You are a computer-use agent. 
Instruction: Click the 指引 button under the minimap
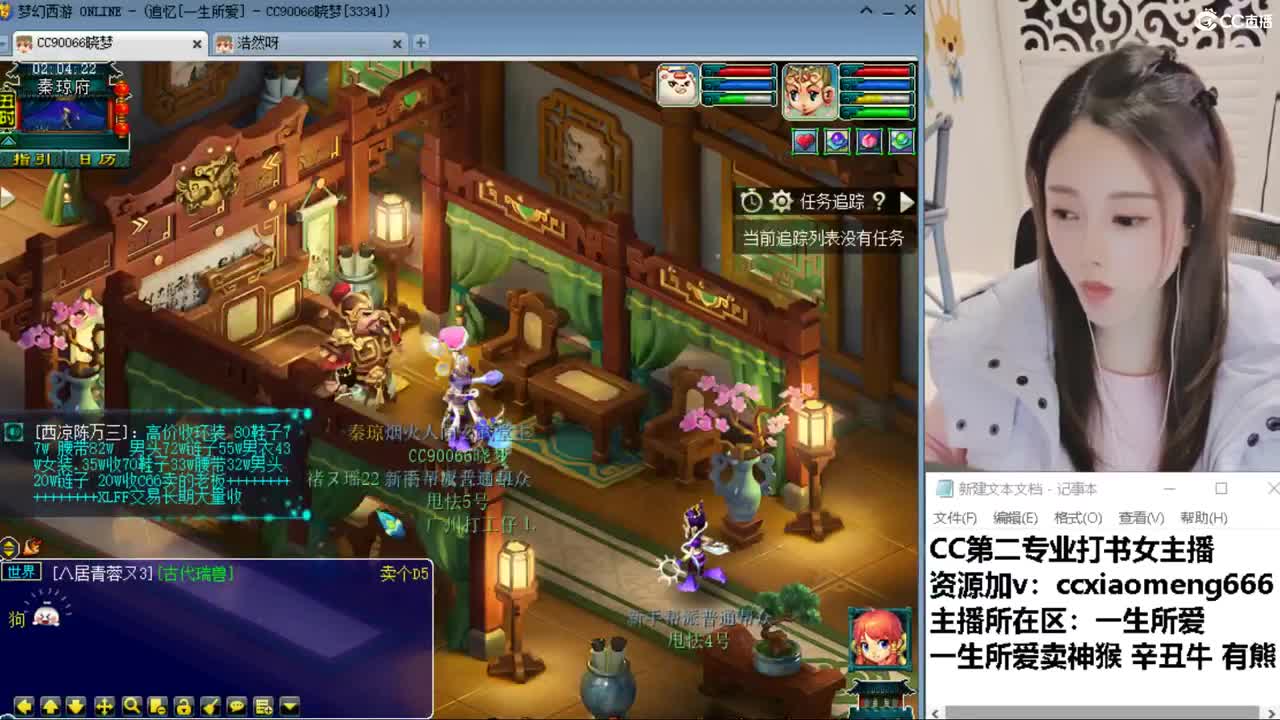(x=34, y=158)
